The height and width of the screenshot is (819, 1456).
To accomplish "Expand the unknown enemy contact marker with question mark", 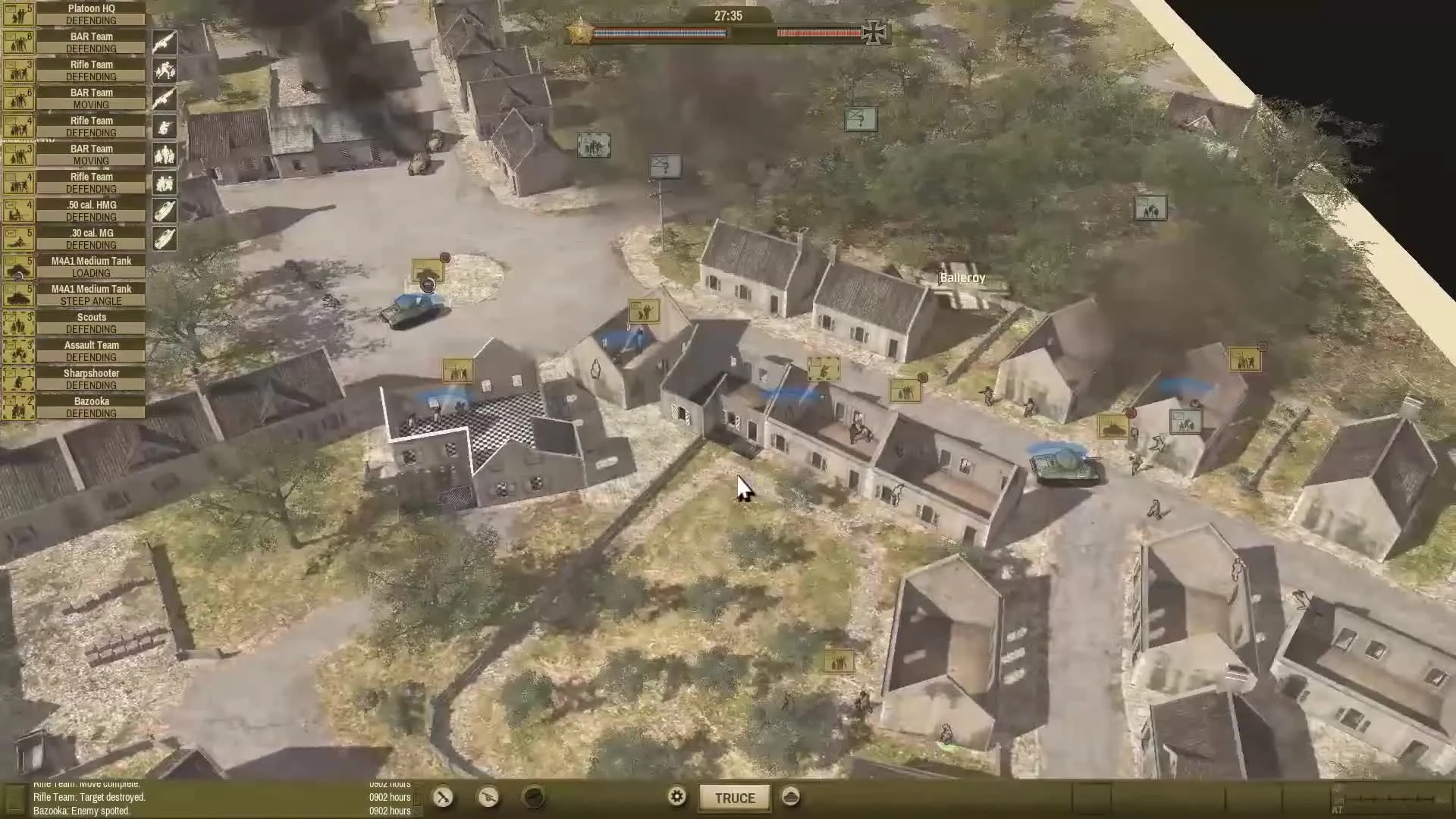I will pyautogui.click(x=861, y=119).
